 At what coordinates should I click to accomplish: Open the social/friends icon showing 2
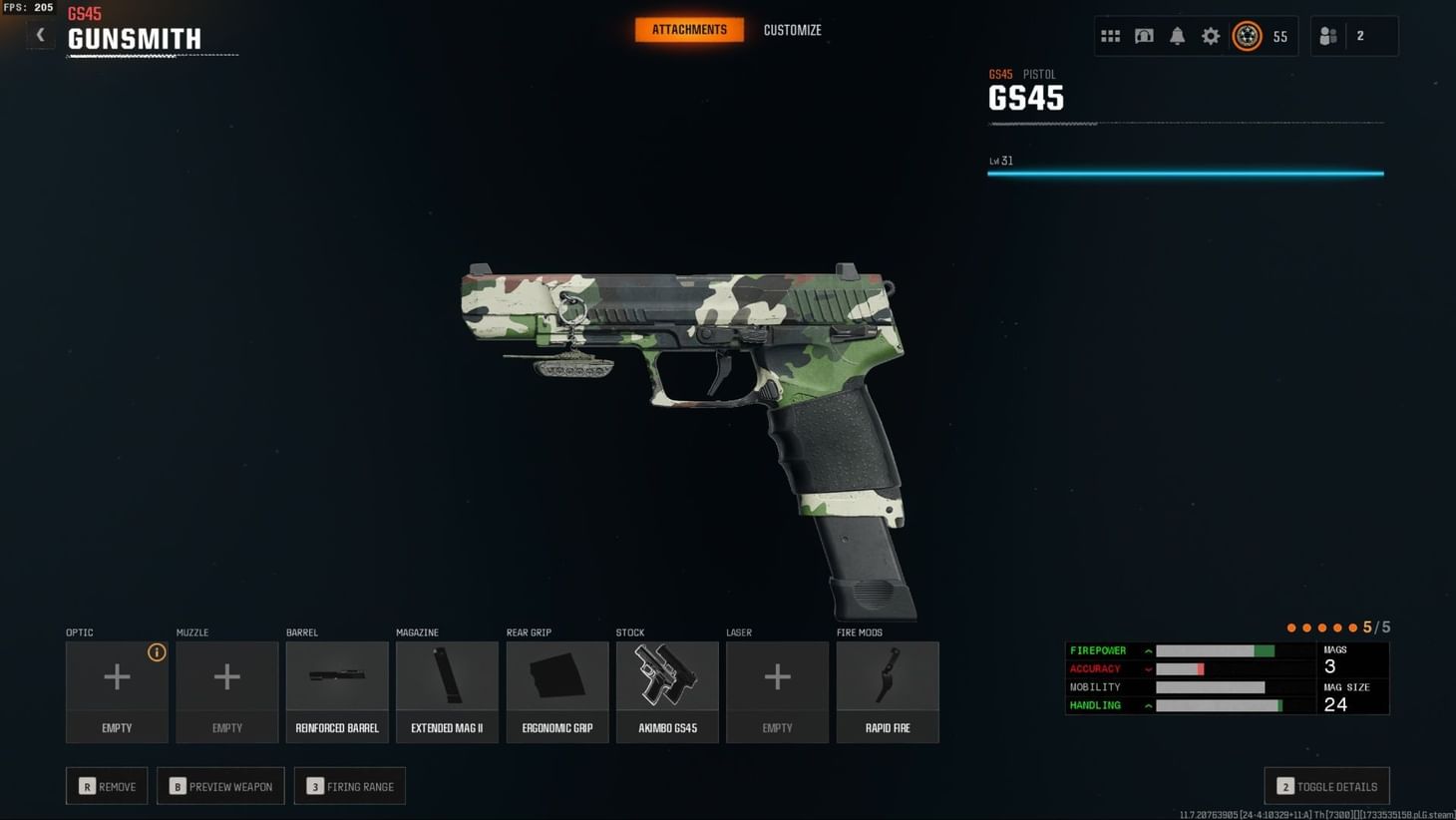point(1327,36)
